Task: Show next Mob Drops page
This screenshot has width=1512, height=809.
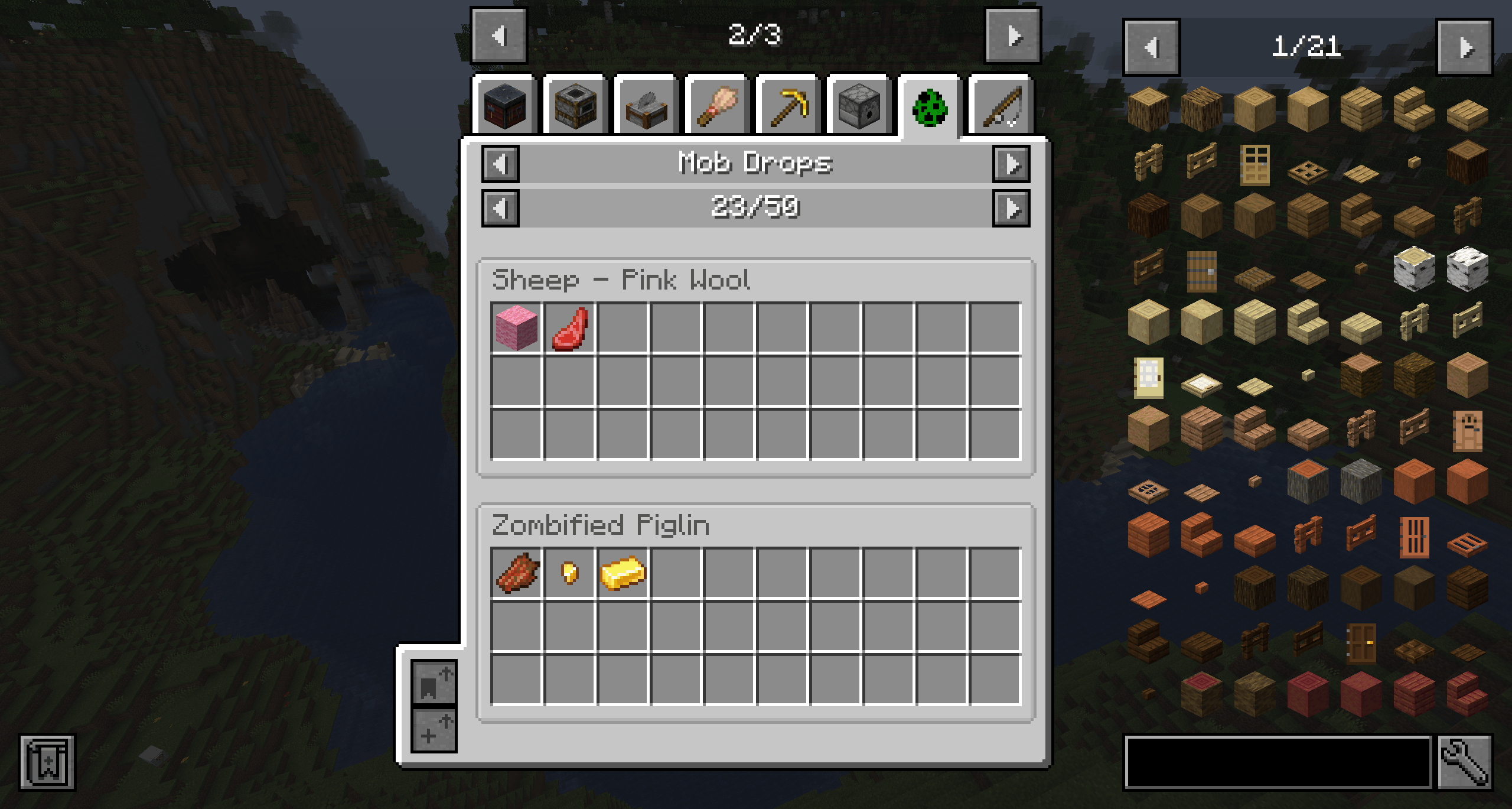Action: [1011, 209]
